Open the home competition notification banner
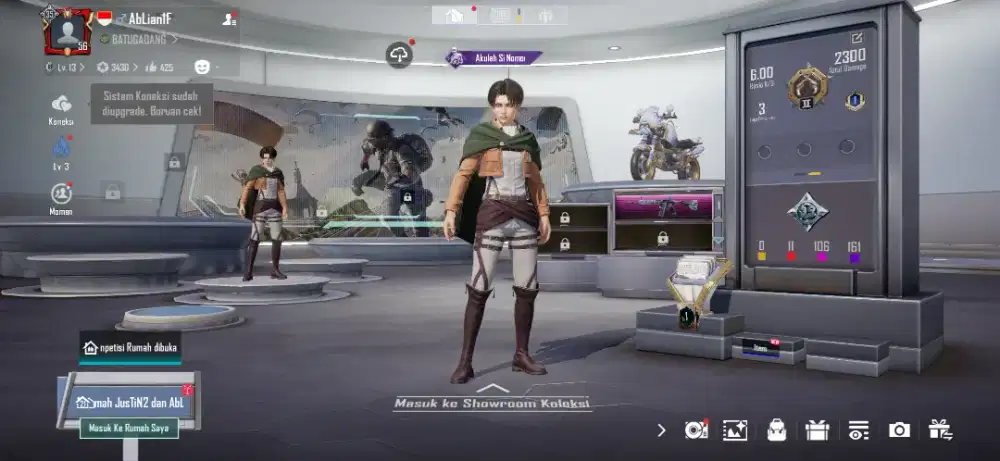Viewport: 1000px width, 461px height. coord(130,347)
